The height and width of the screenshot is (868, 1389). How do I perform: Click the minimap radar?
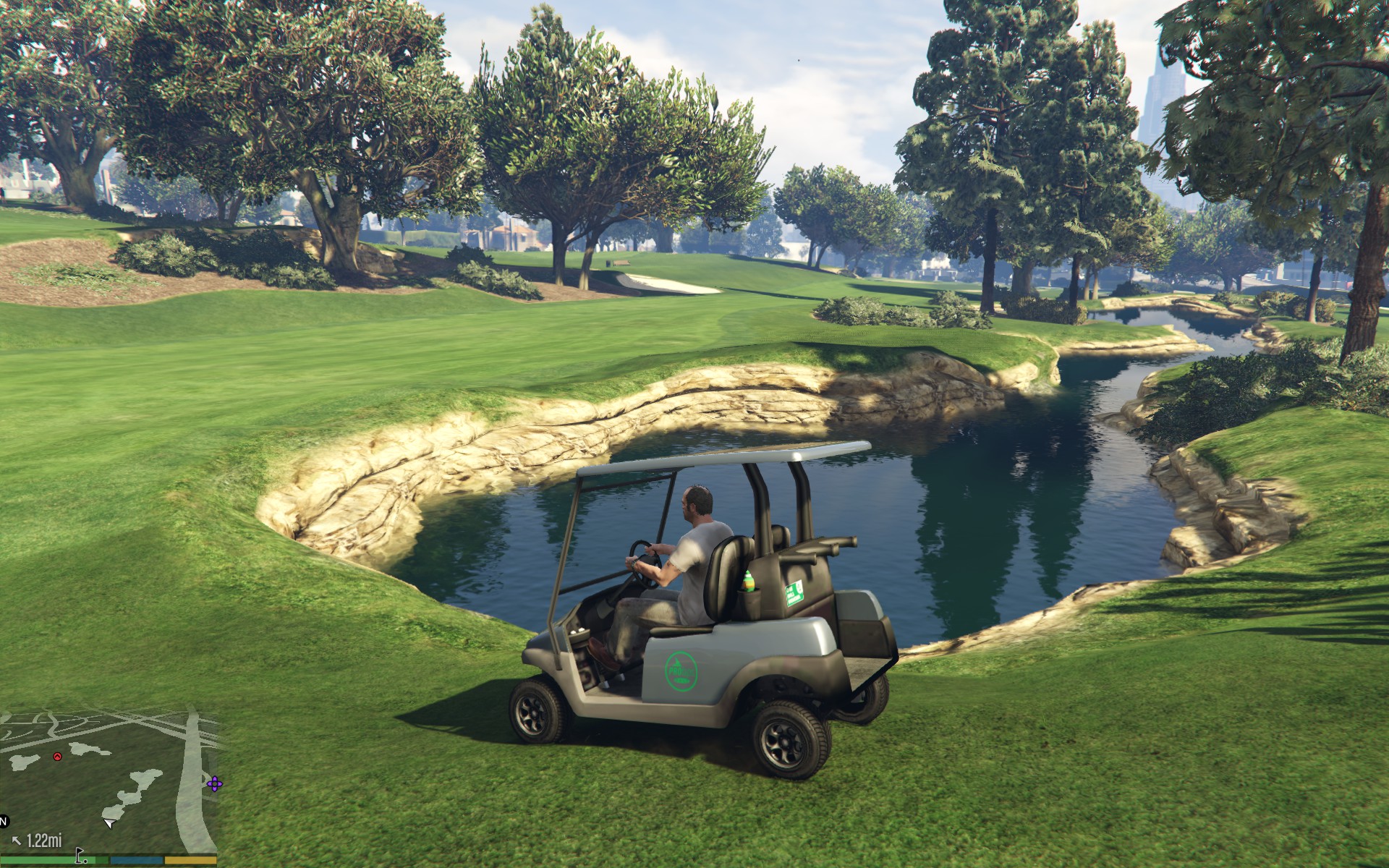pyautogui.click(x=109, y=781)
